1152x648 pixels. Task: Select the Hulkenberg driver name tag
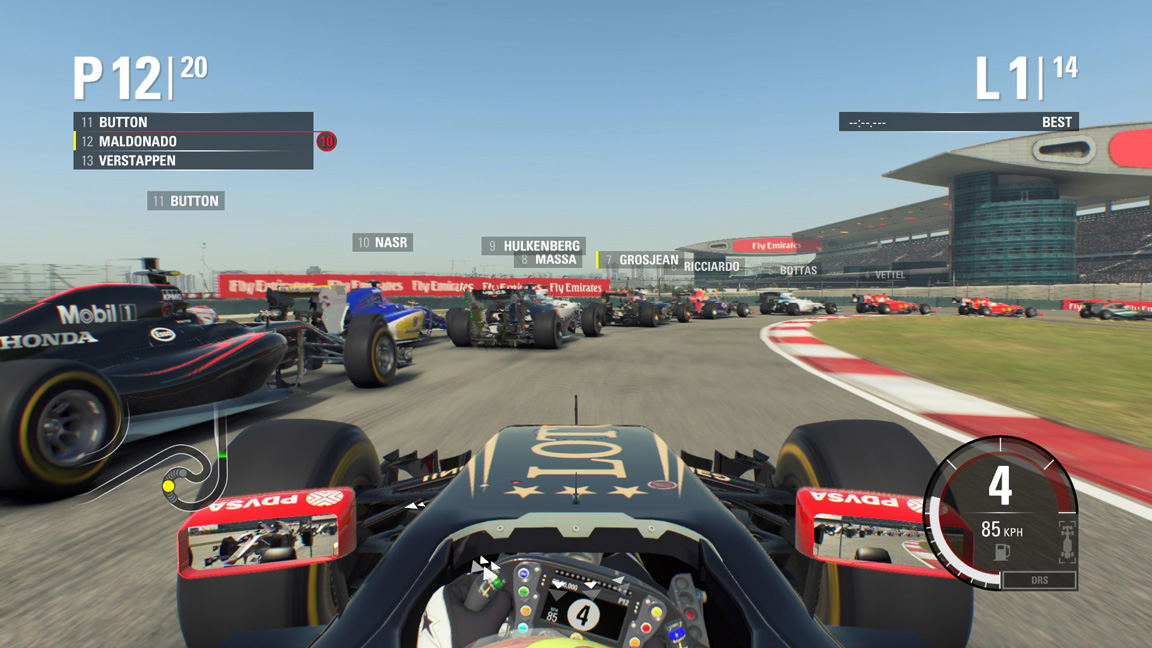(532, 245)
